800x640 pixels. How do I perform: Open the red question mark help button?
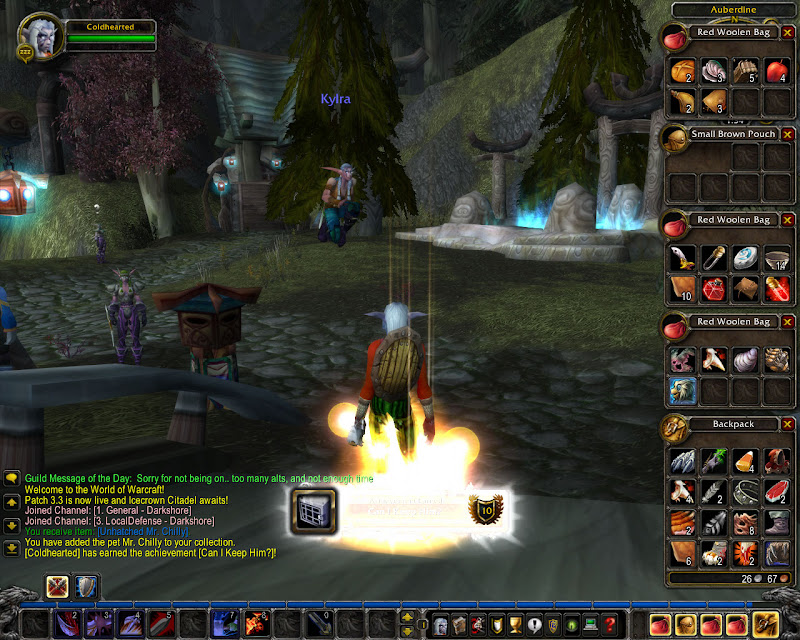(x=610, y=624)
